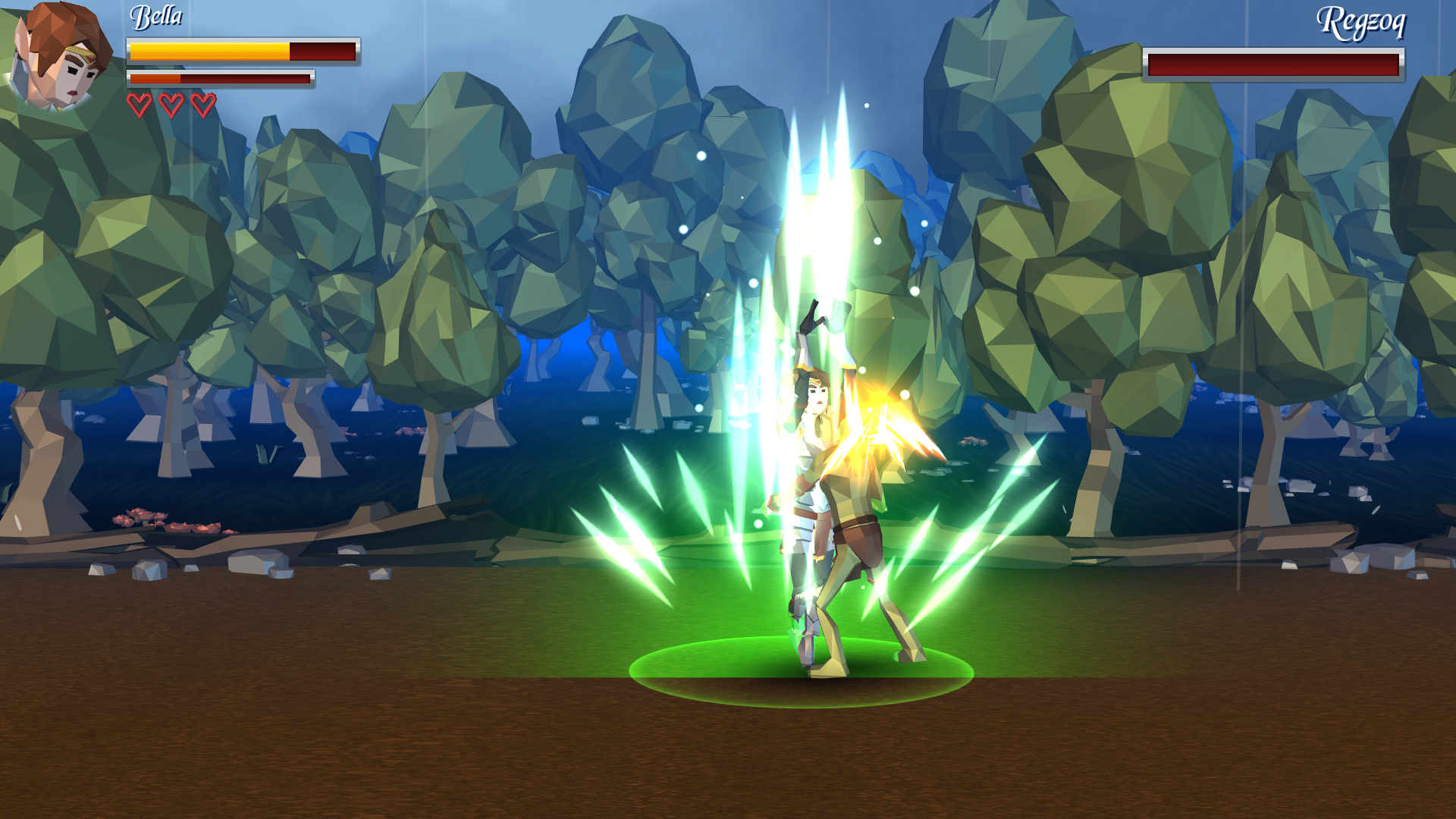Viewport: 1456px width, 819px height.
Task: Select the first heart icon under Bella's bars
Action: point(140,102)
